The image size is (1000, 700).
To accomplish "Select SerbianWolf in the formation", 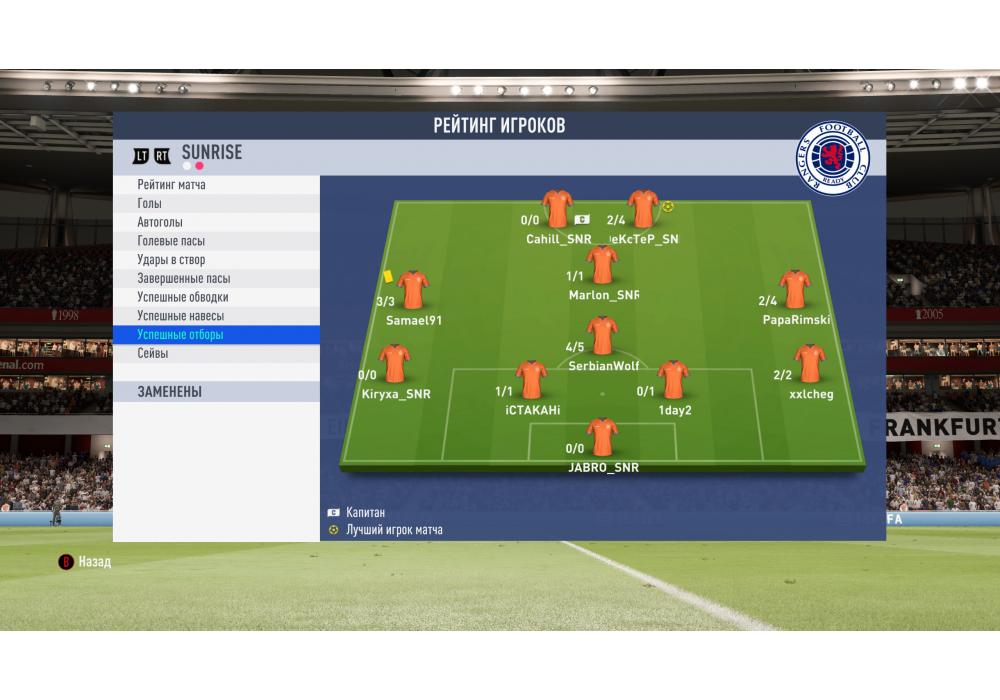I will 602,336.
